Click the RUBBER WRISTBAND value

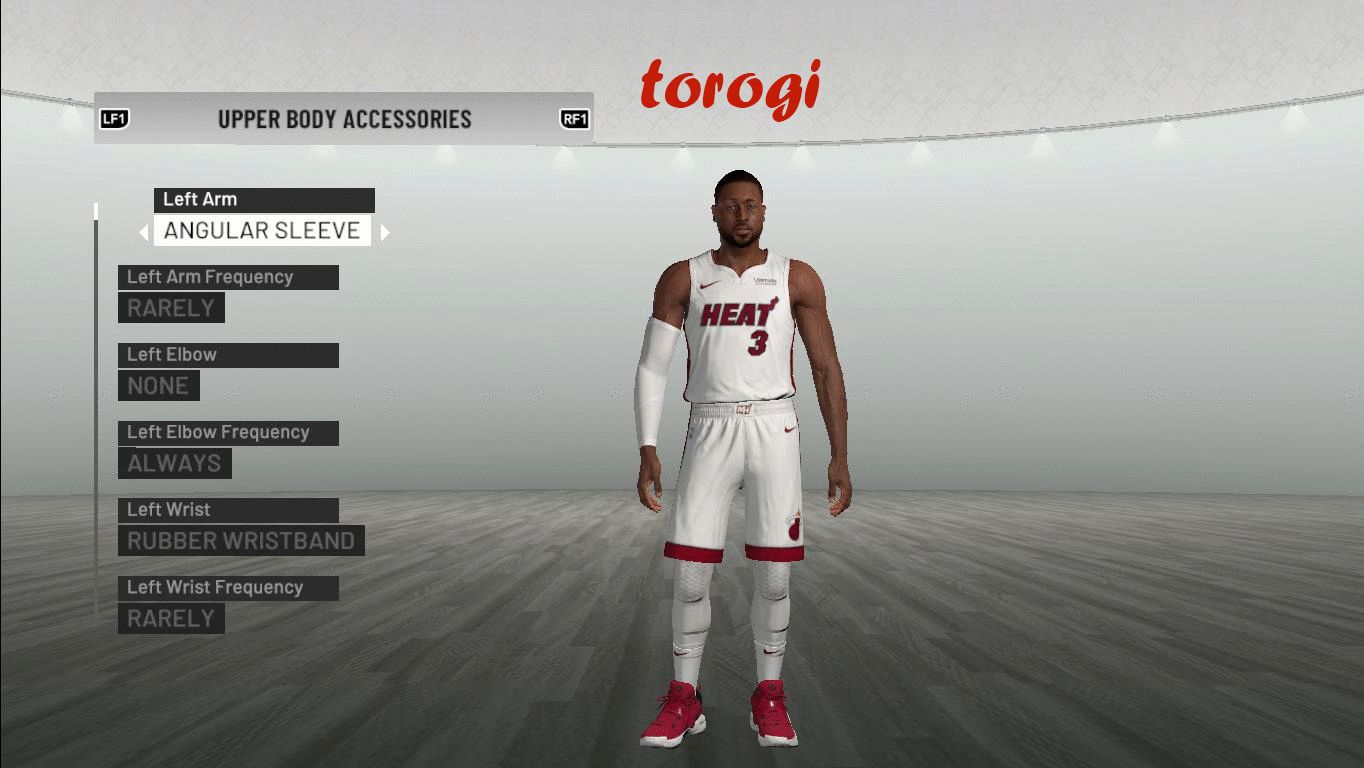coord(241,541)
